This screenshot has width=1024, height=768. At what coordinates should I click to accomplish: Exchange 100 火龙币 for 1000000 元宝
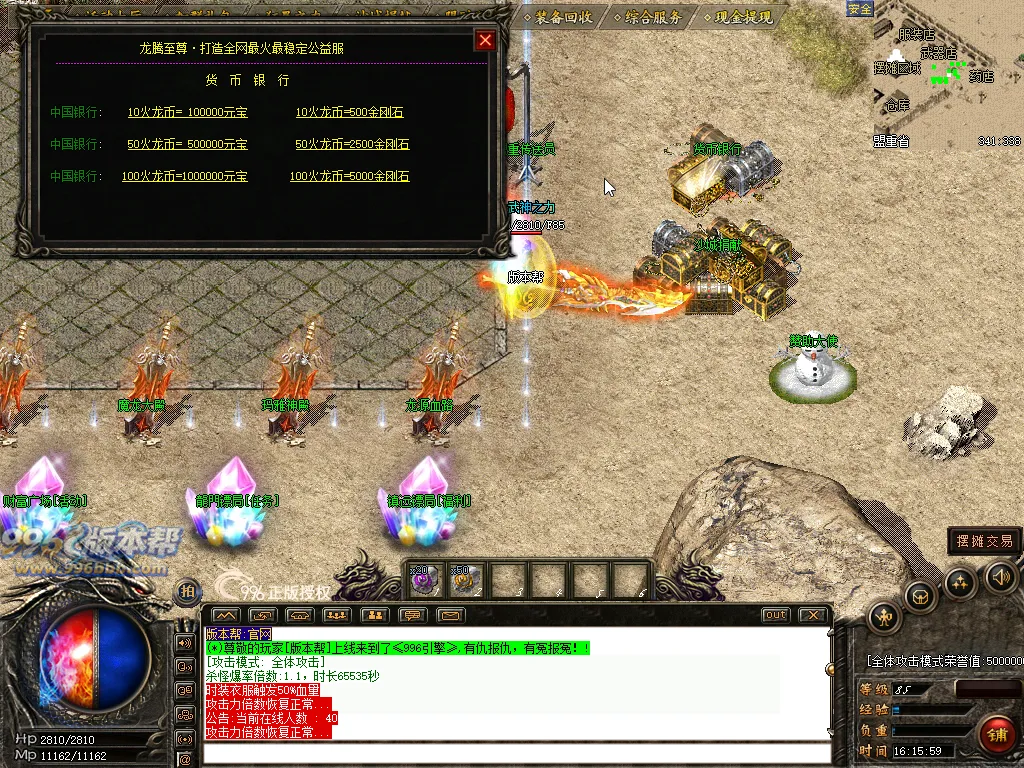tap(184, 177)
